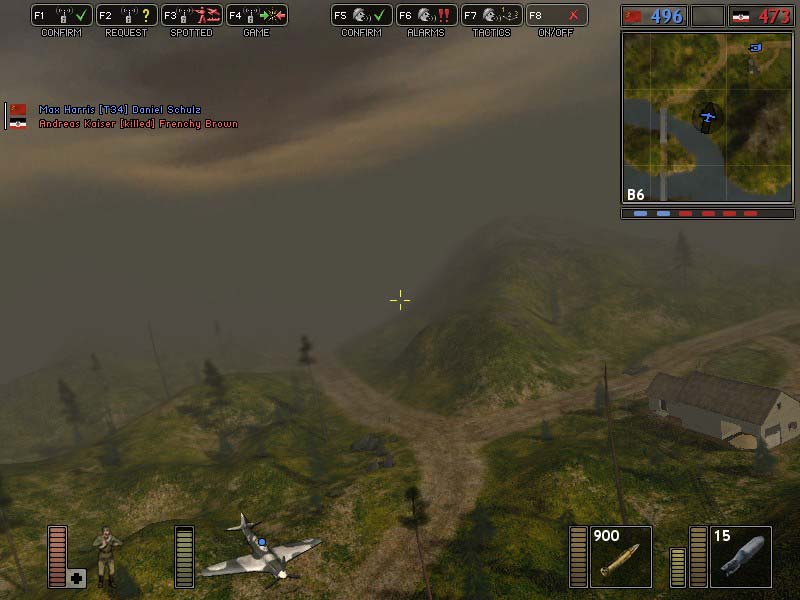
Task: Select the F4 Game radio command
Action: (x=255, y=16)
